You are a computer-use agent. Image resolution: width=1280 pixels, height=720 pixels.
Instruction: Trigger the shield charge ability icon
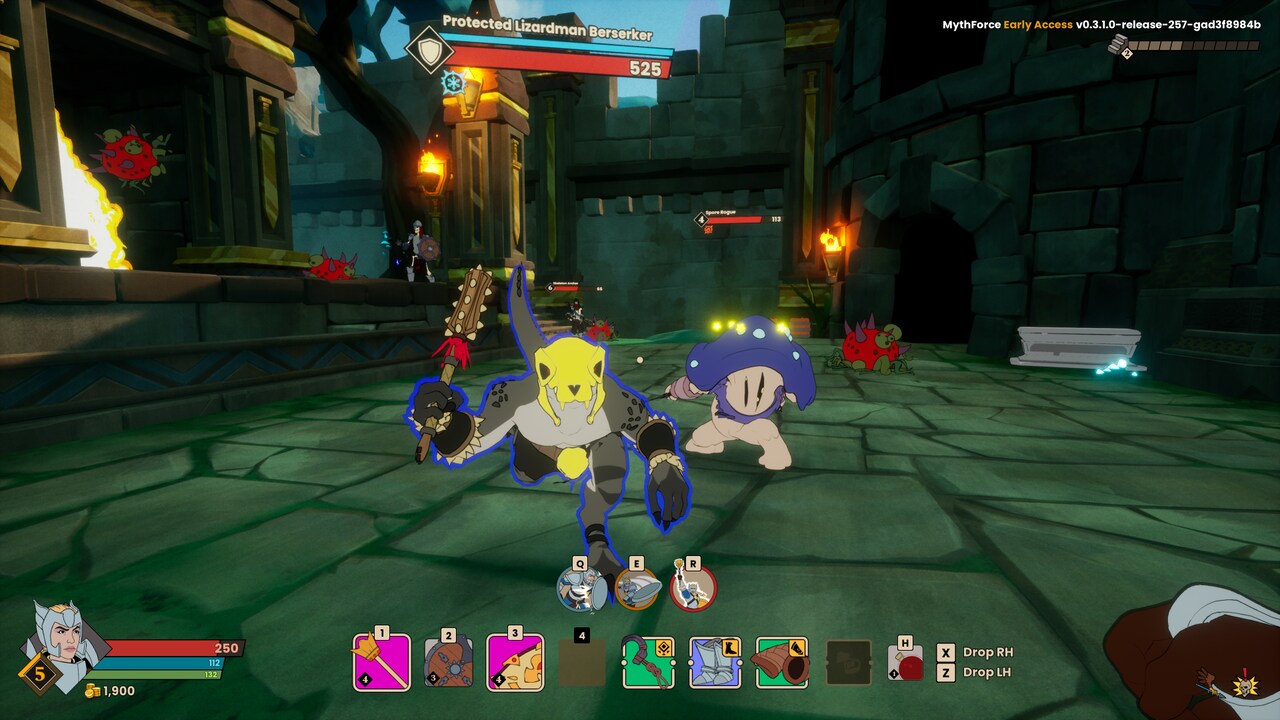point(636,589)
